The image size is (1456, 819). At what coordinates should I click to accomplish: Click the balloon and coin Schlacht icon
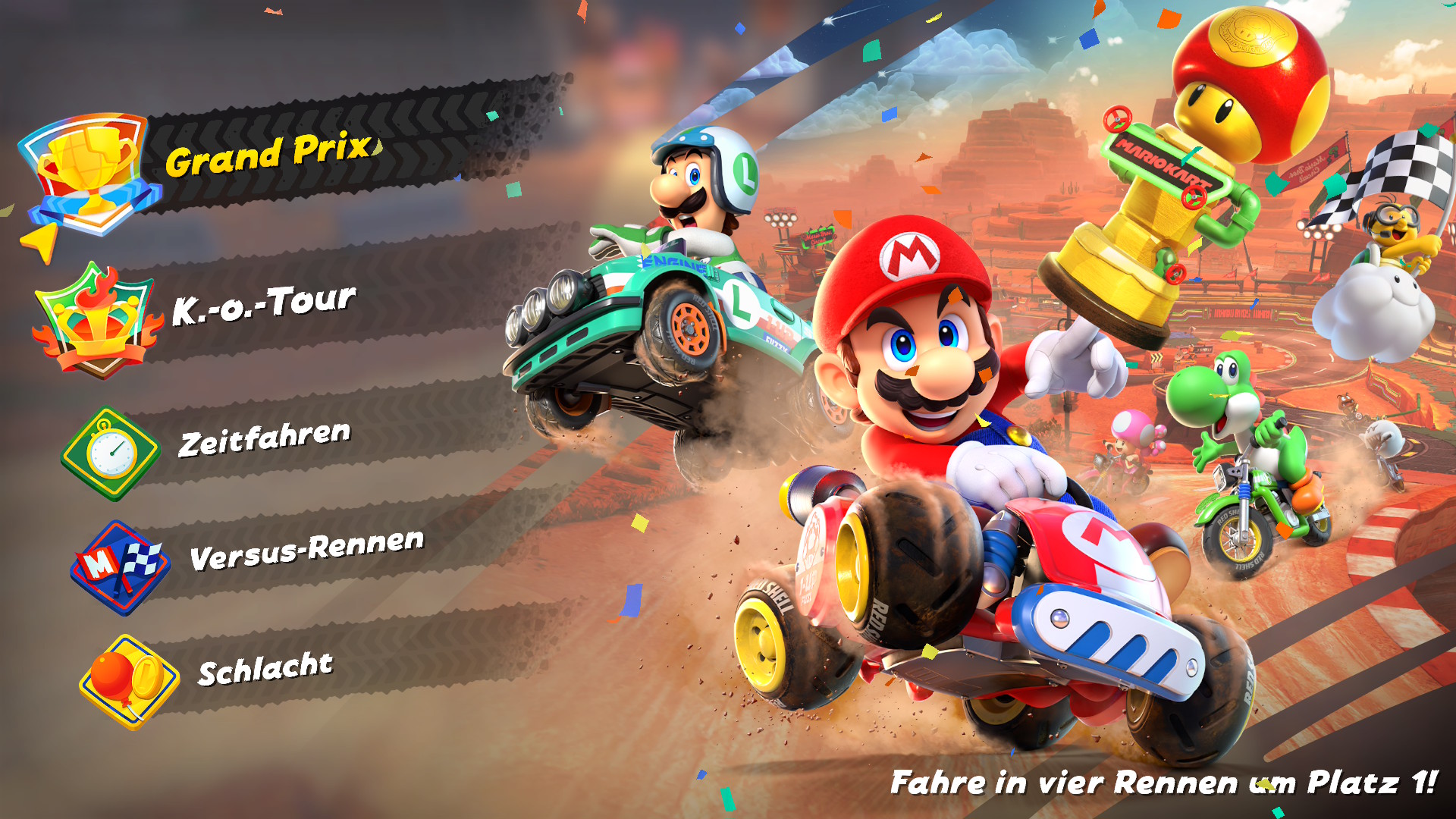[x=129, y=681]
